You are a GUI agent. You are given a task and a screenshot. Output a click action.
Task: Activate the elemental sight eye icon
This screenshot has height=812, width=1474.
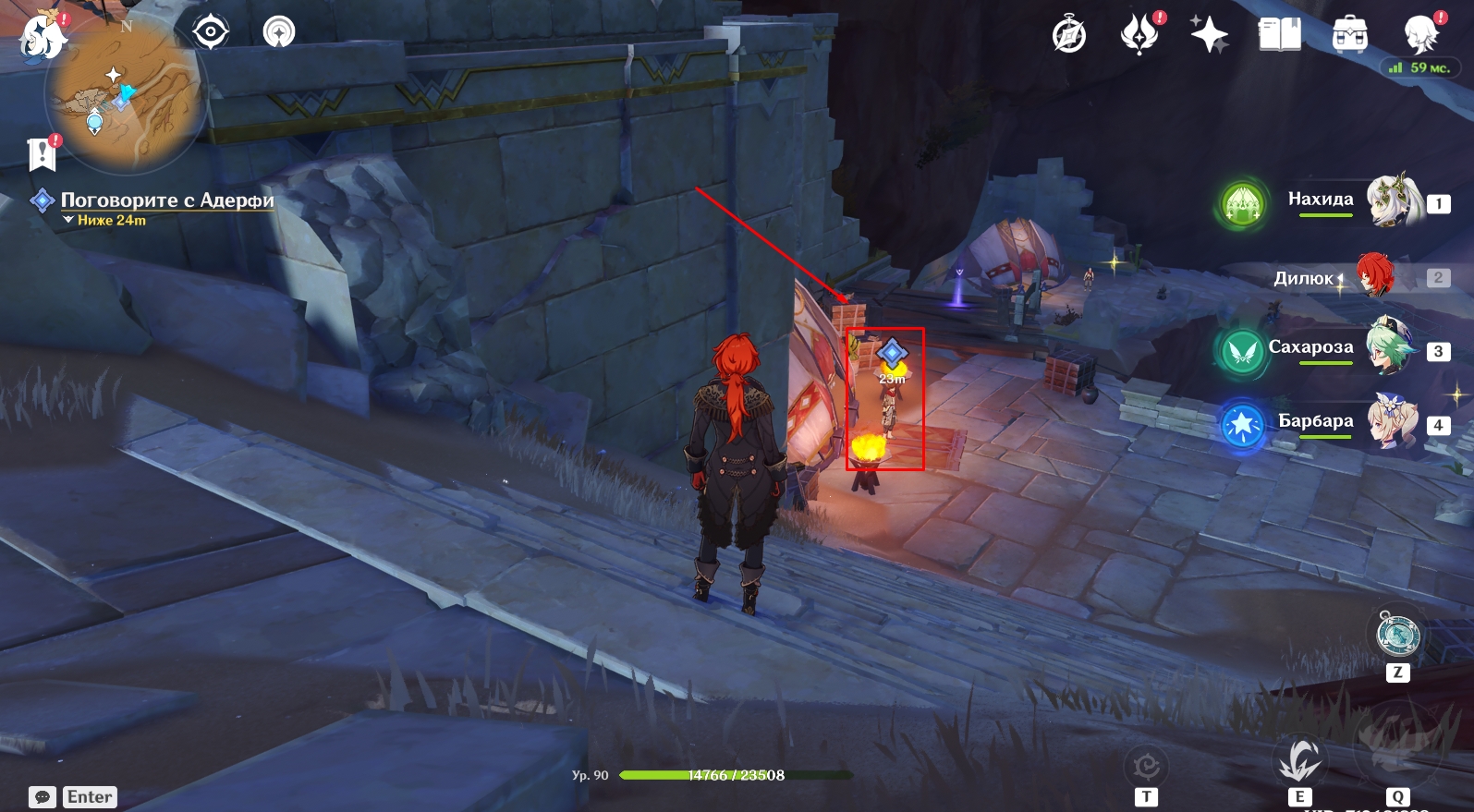[211, 32]
